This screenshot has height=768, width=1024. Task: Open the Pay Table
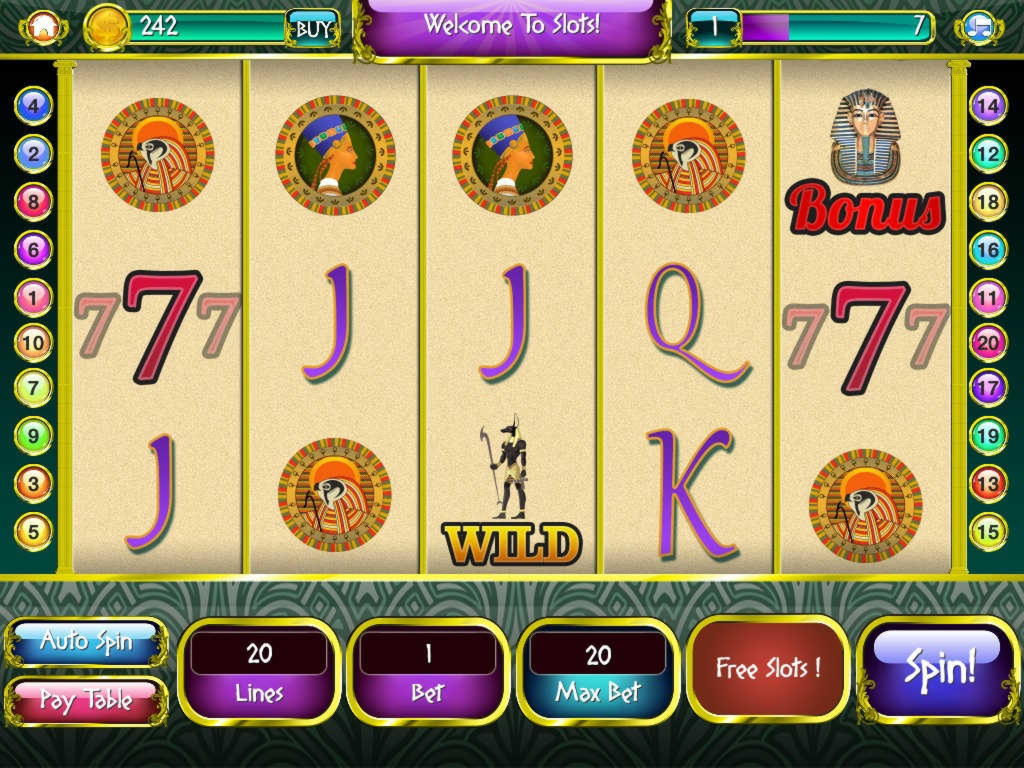click(x=86, y=700)
